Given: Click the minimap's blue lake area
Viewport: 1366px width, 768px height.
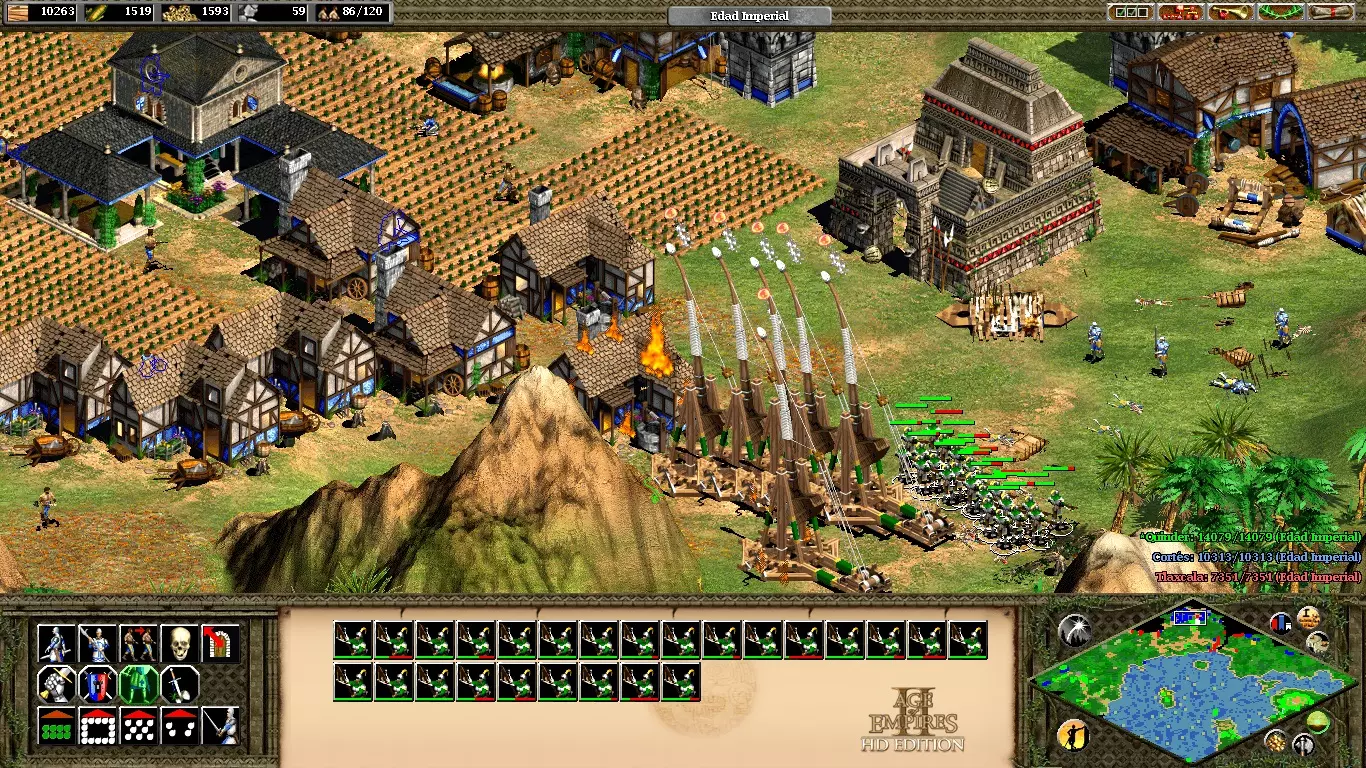Looking at the screenshot, I should pos(1190,700).
